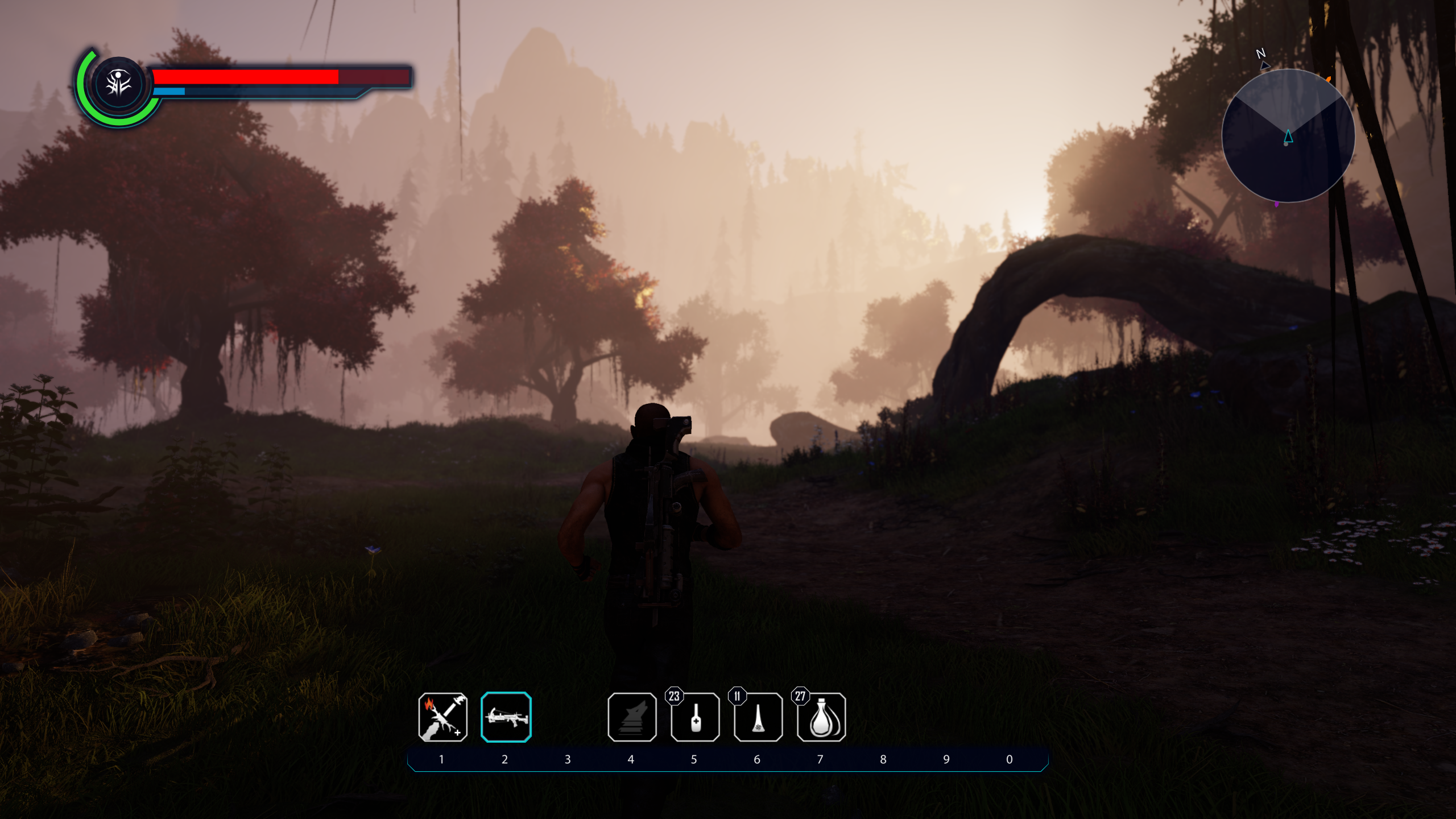Click the character emblem beside the health bar
Image resolution: width=1456 pixels, height=819 pixels.
coord(118,85)
